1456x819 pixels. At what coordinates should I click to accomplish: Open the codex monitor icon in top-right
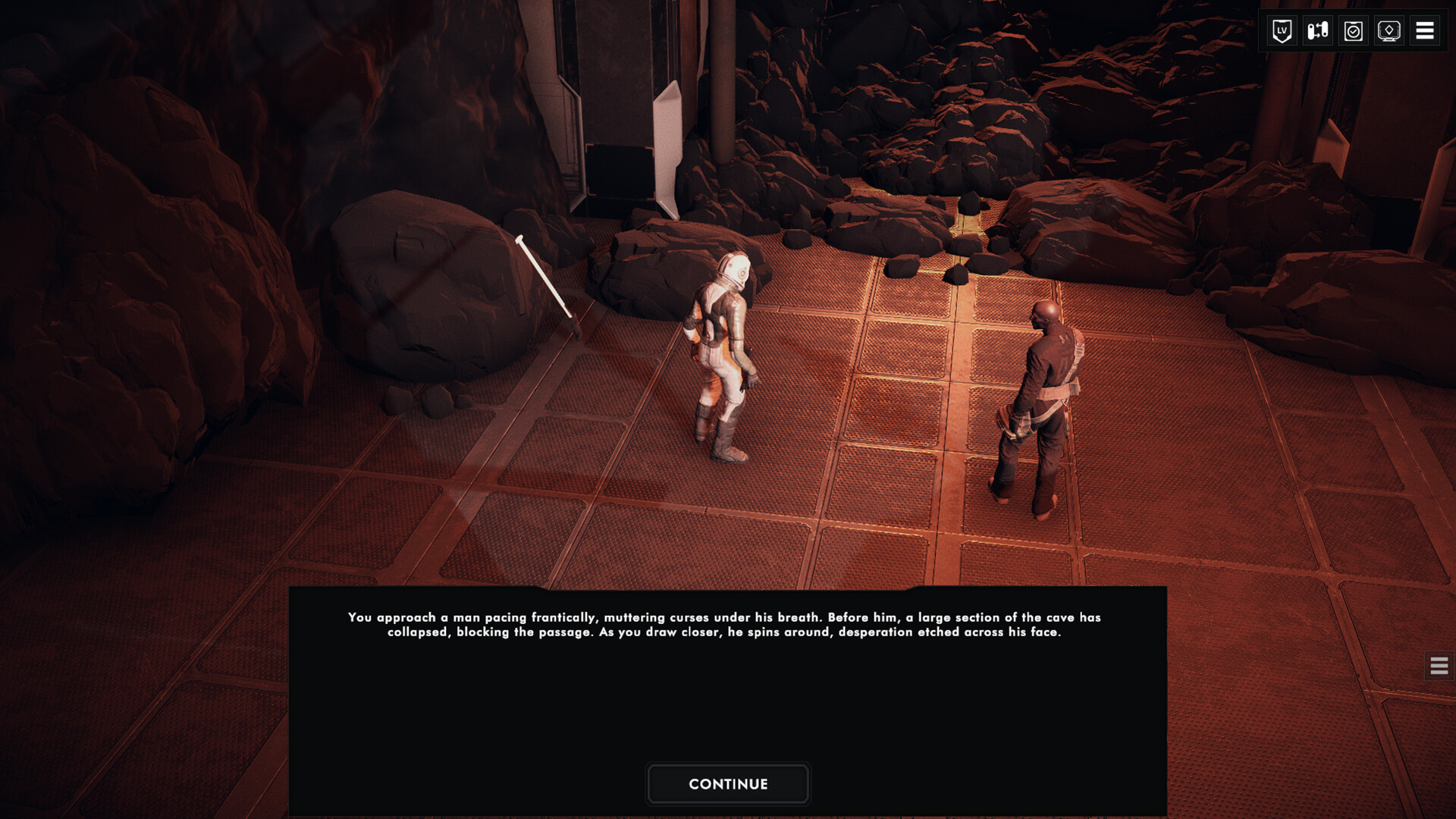(1389, 31)
